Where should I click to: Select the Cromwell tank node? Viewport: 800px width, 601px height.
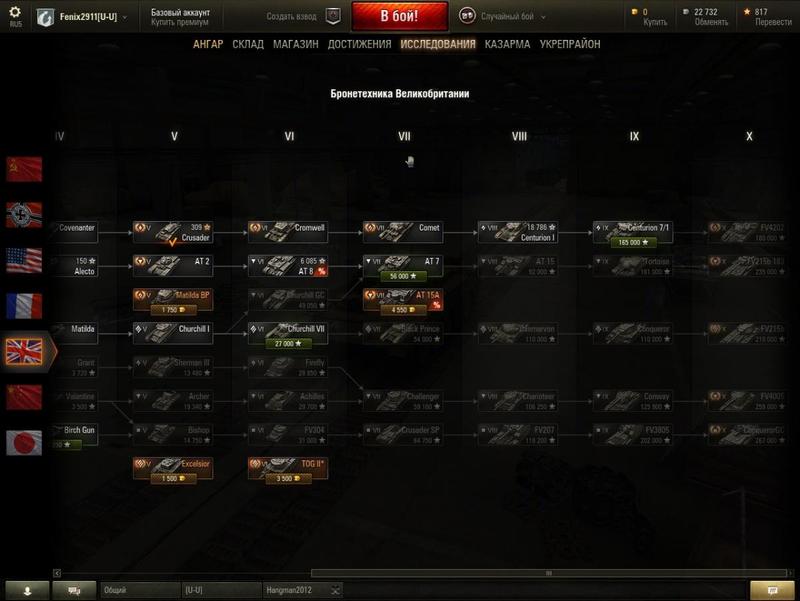click(289, 231)
